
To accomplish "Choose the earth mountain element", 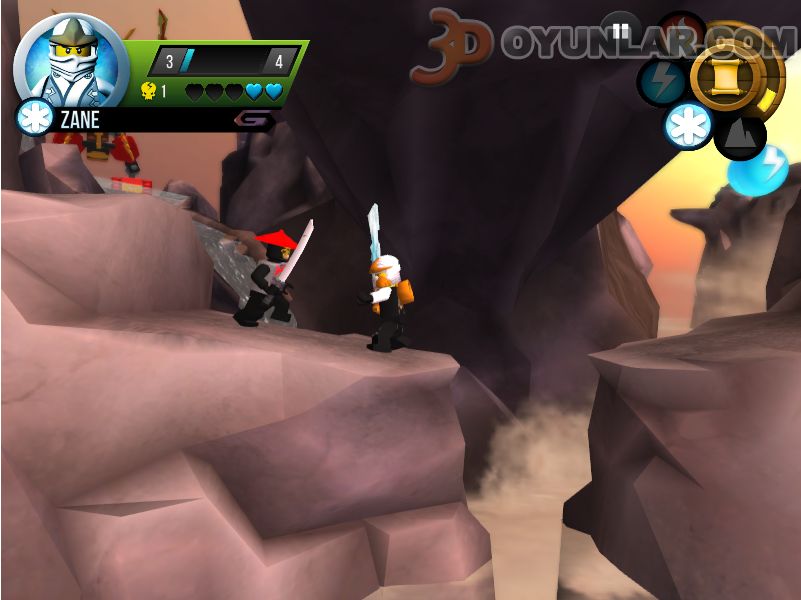I will pyautogui.click(x=741, y=136).
